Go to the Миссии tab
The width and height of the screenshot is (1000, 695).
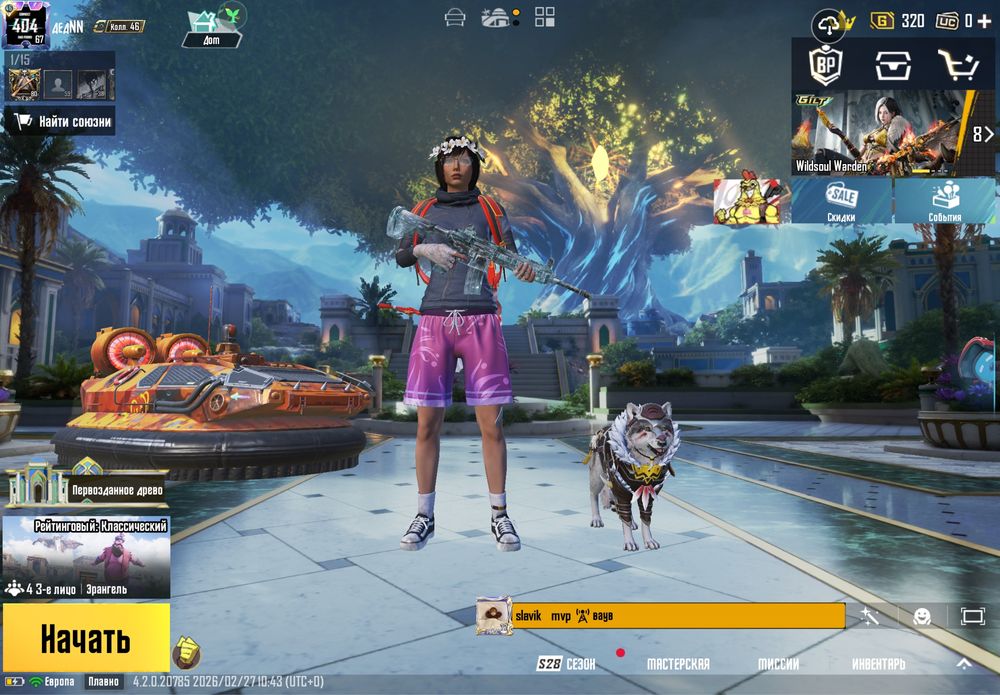click(x=777, y=664)
